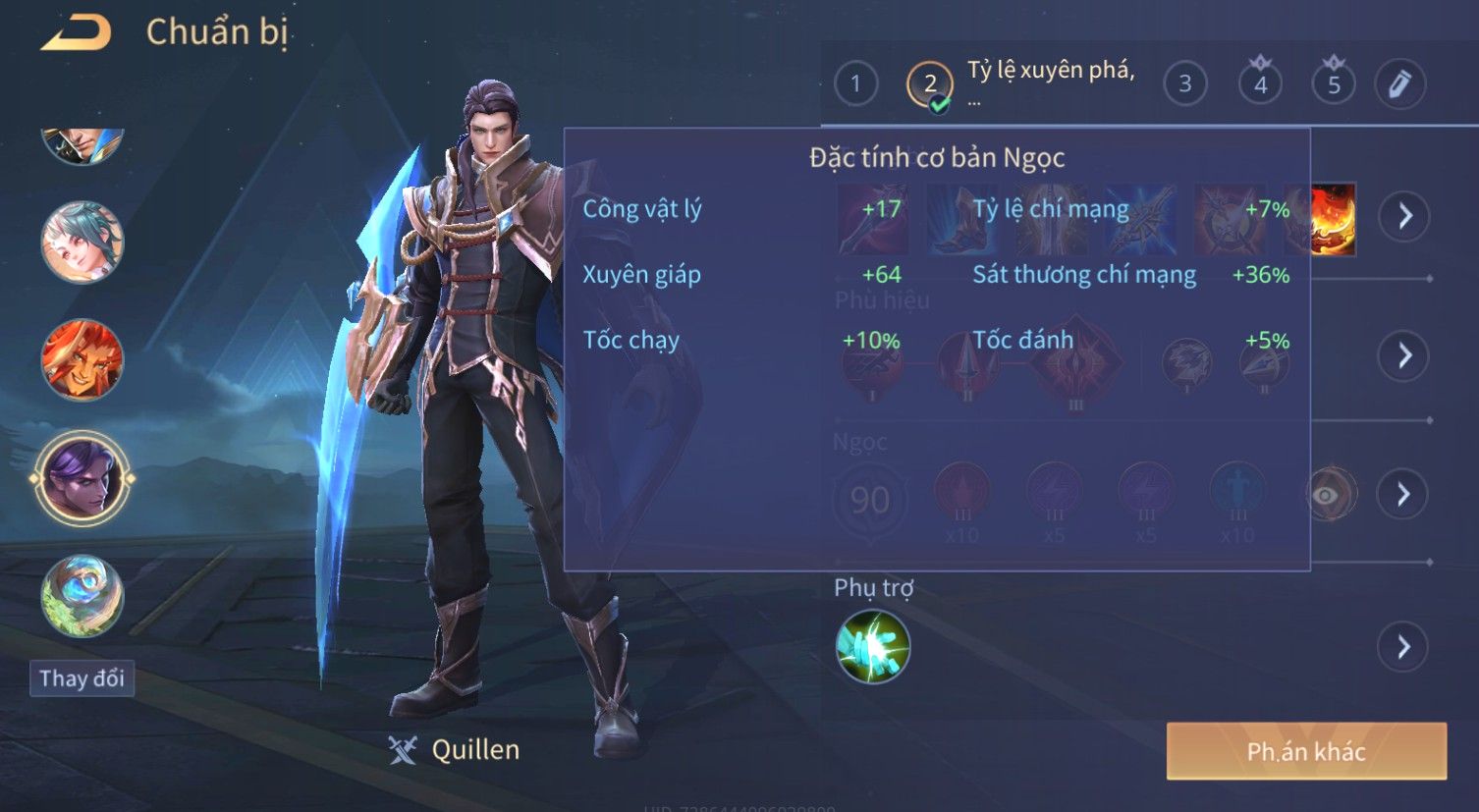Open the equipment build arrow
Screen dimensions: 1479x812
pos(1404,216)
